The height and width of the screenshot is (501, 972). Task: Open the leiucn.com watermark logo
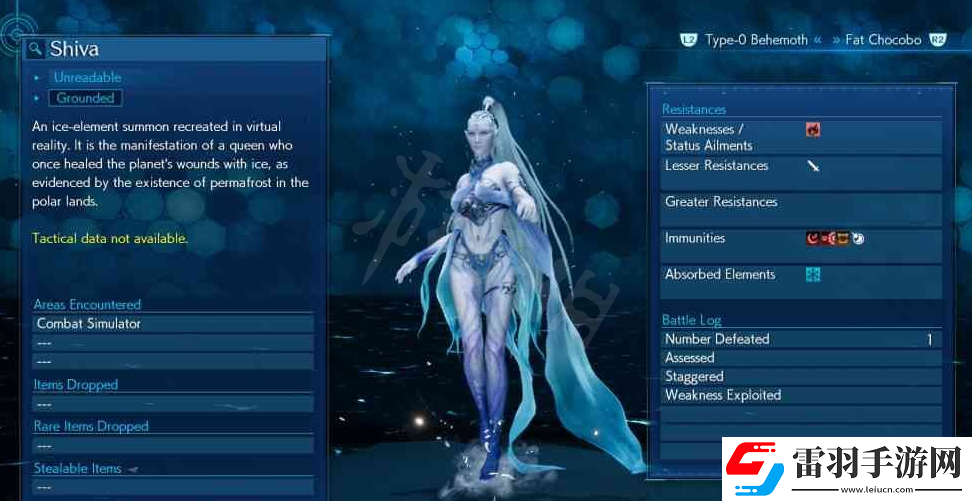tap(845, 467)
